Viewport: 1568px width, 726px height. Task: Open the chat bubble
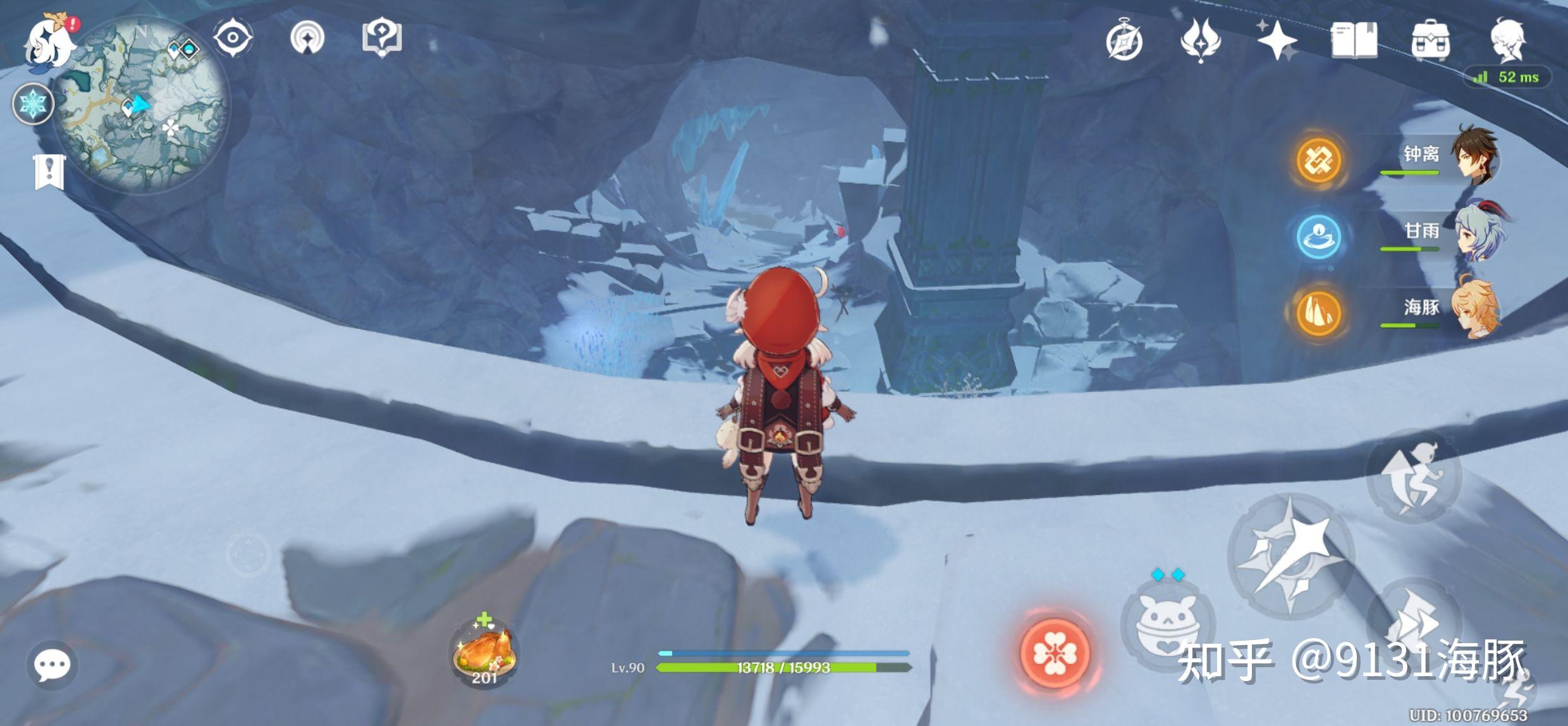[x=52, y=665]
